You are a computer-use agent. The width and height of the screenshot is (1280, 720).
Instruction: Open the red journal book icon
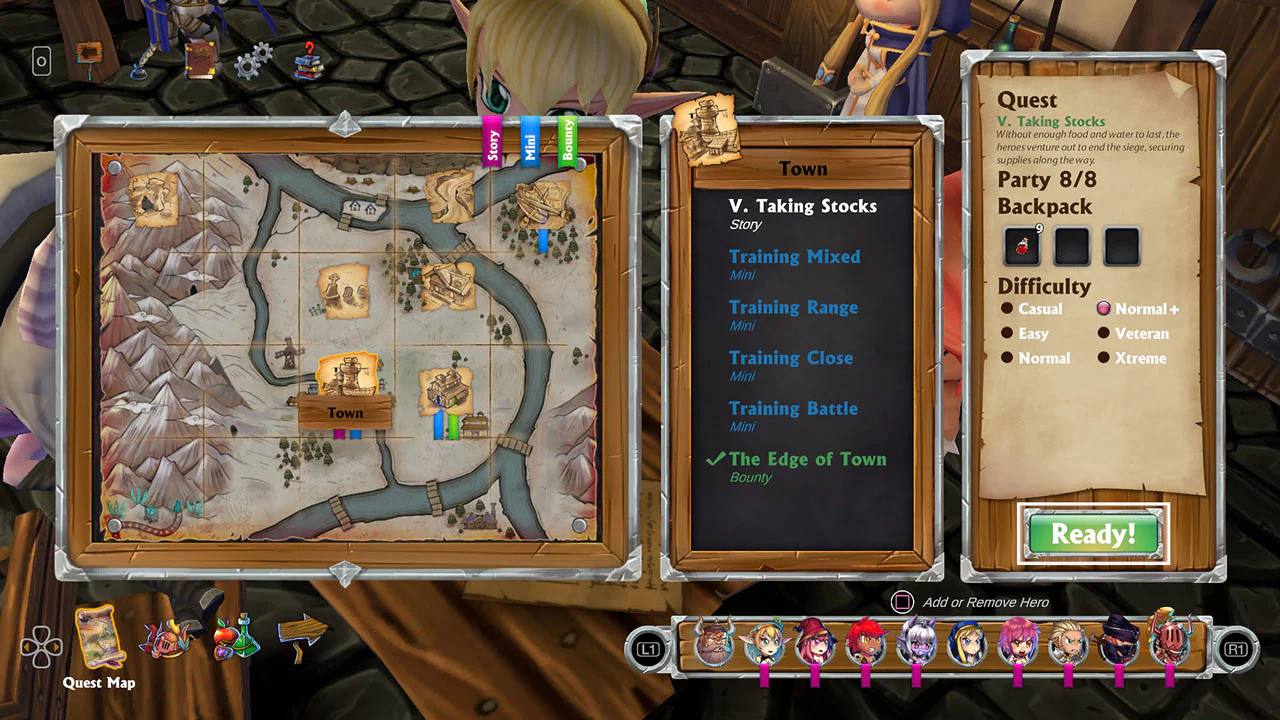point(199,58)
